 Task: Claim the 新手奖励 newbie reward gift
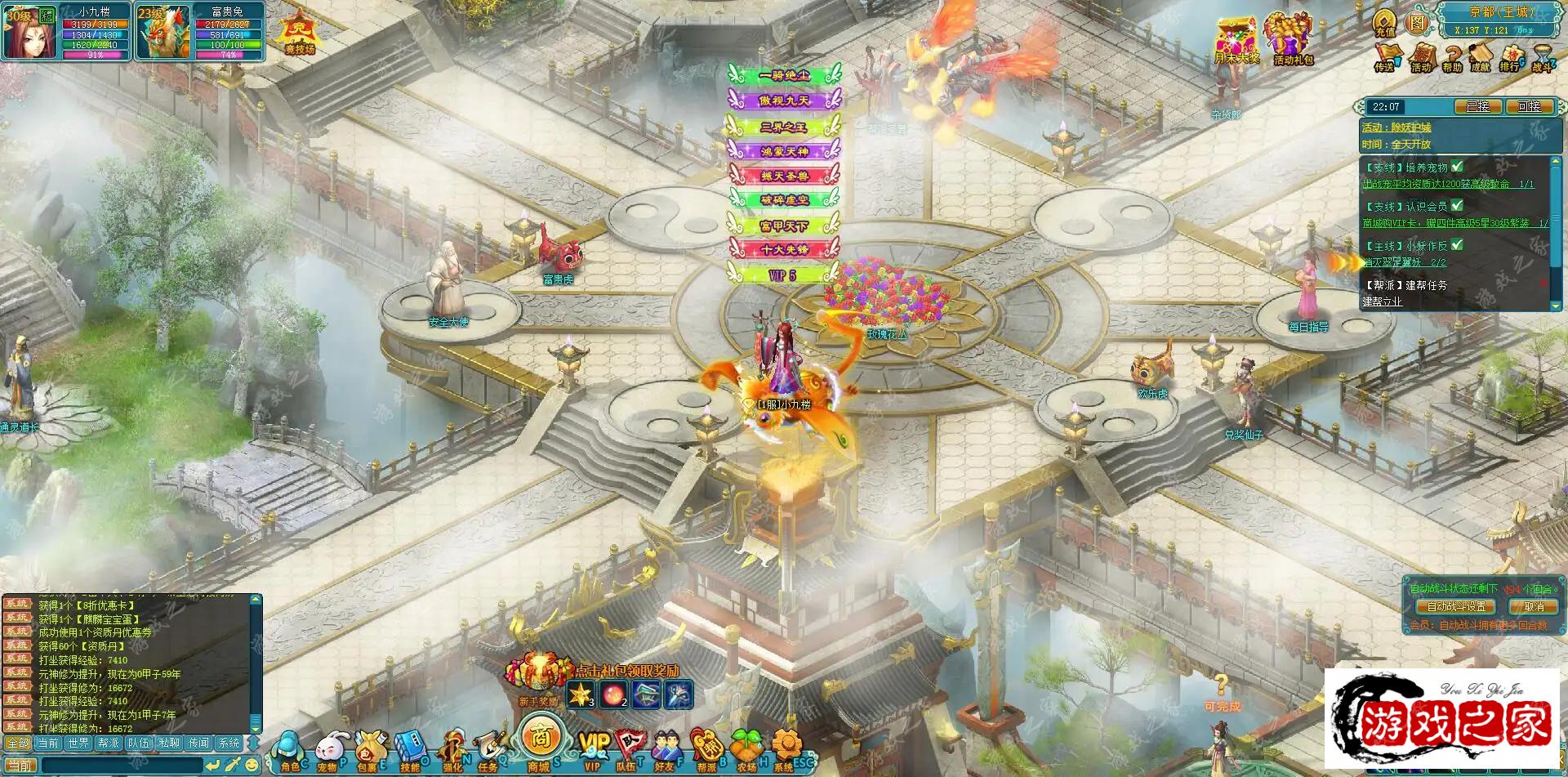click(x=537, y=677)
